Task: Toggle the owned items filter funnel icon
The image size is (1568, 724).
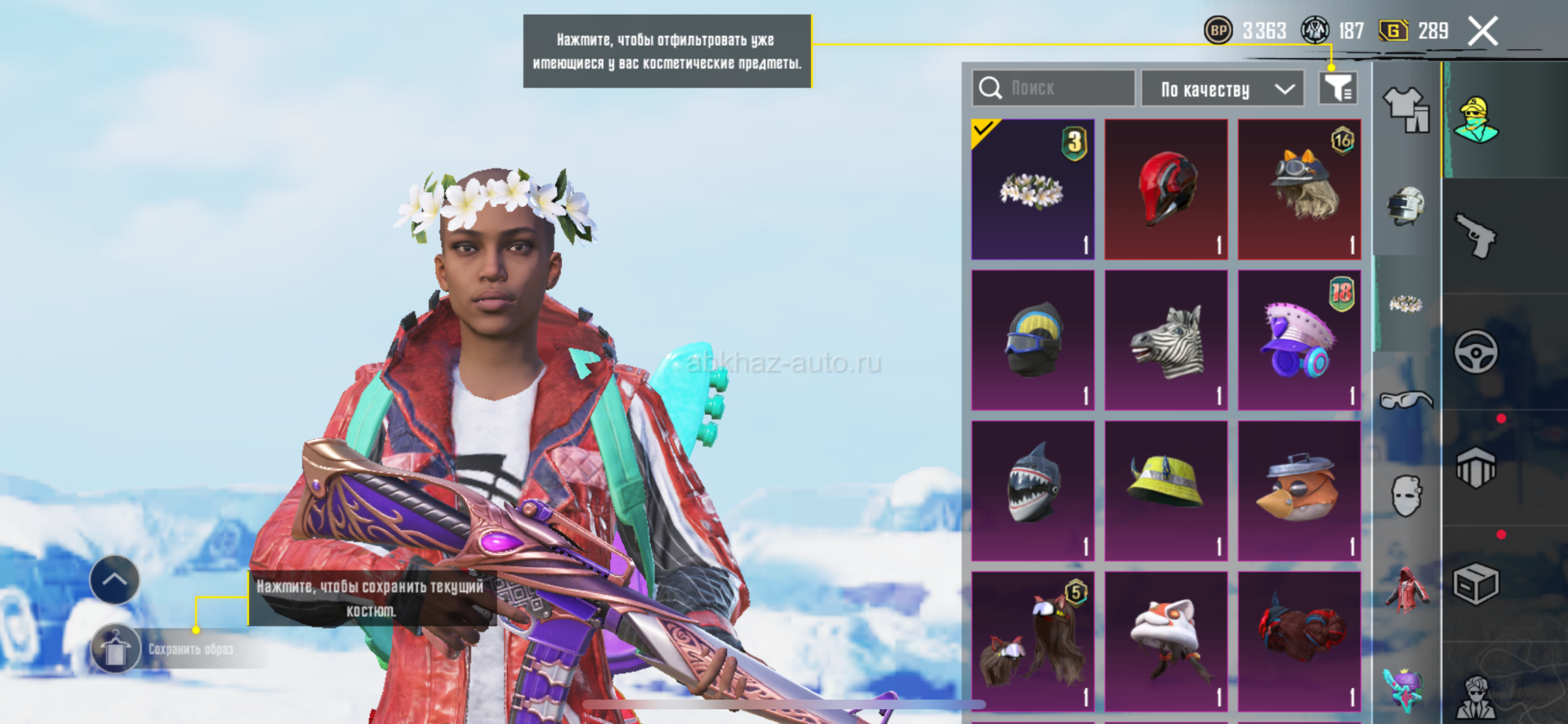Action: click(1338, 88)
